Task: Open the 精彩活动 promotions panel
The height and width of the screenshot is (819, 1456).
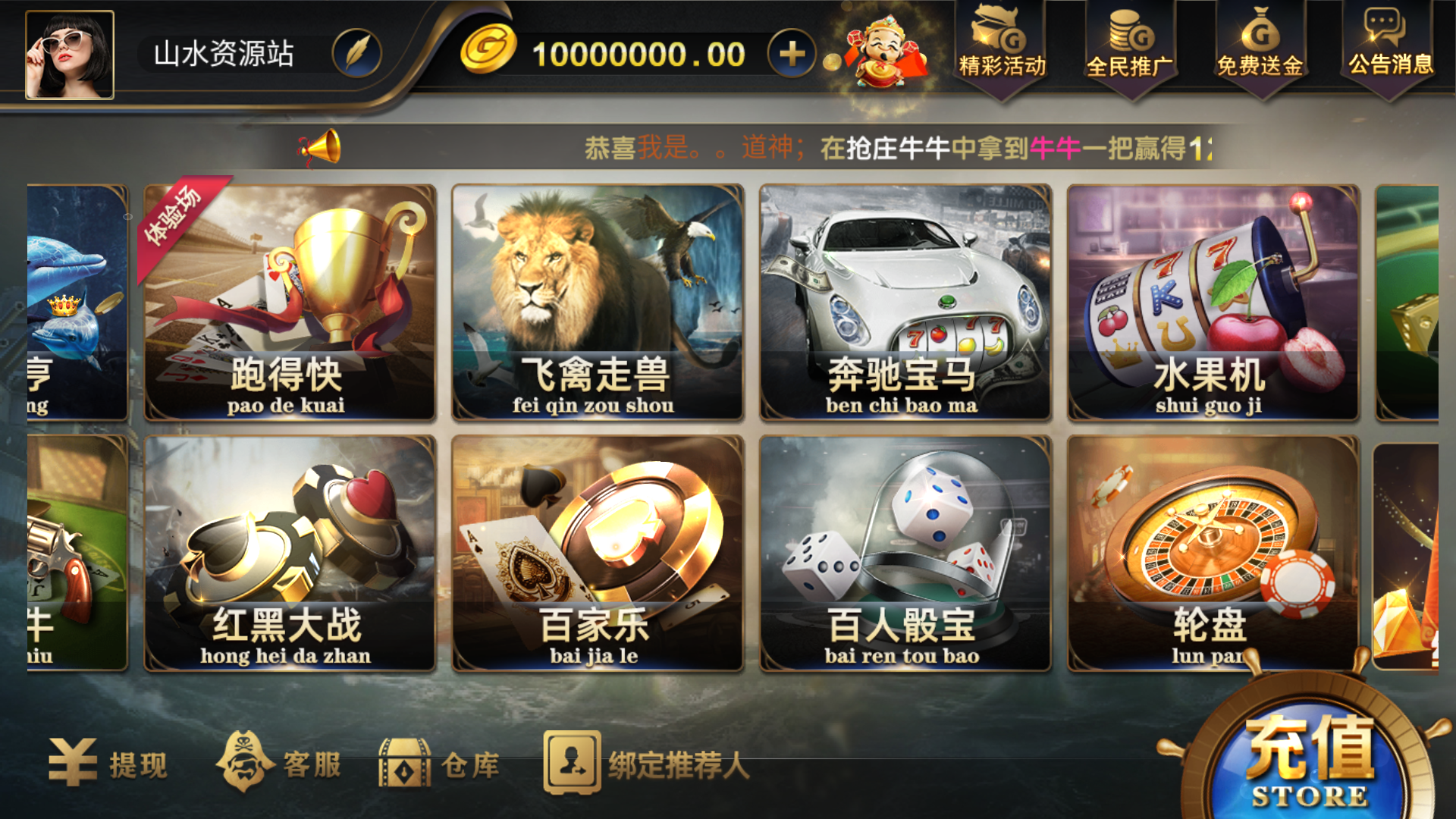Action: pyautogui.click(x=1001, y=49)
